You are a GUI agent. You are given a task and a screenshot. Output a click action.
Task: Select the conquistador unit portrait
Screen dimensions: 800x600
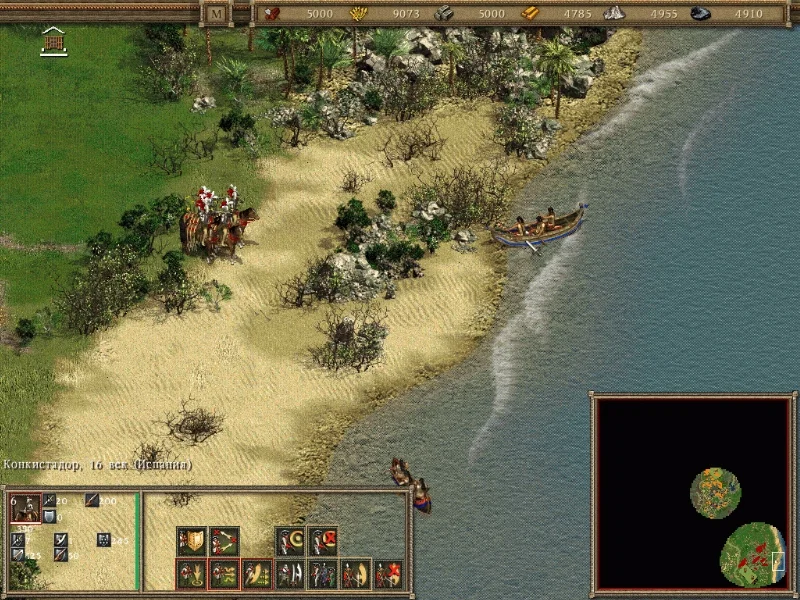(x=26, y=509)
